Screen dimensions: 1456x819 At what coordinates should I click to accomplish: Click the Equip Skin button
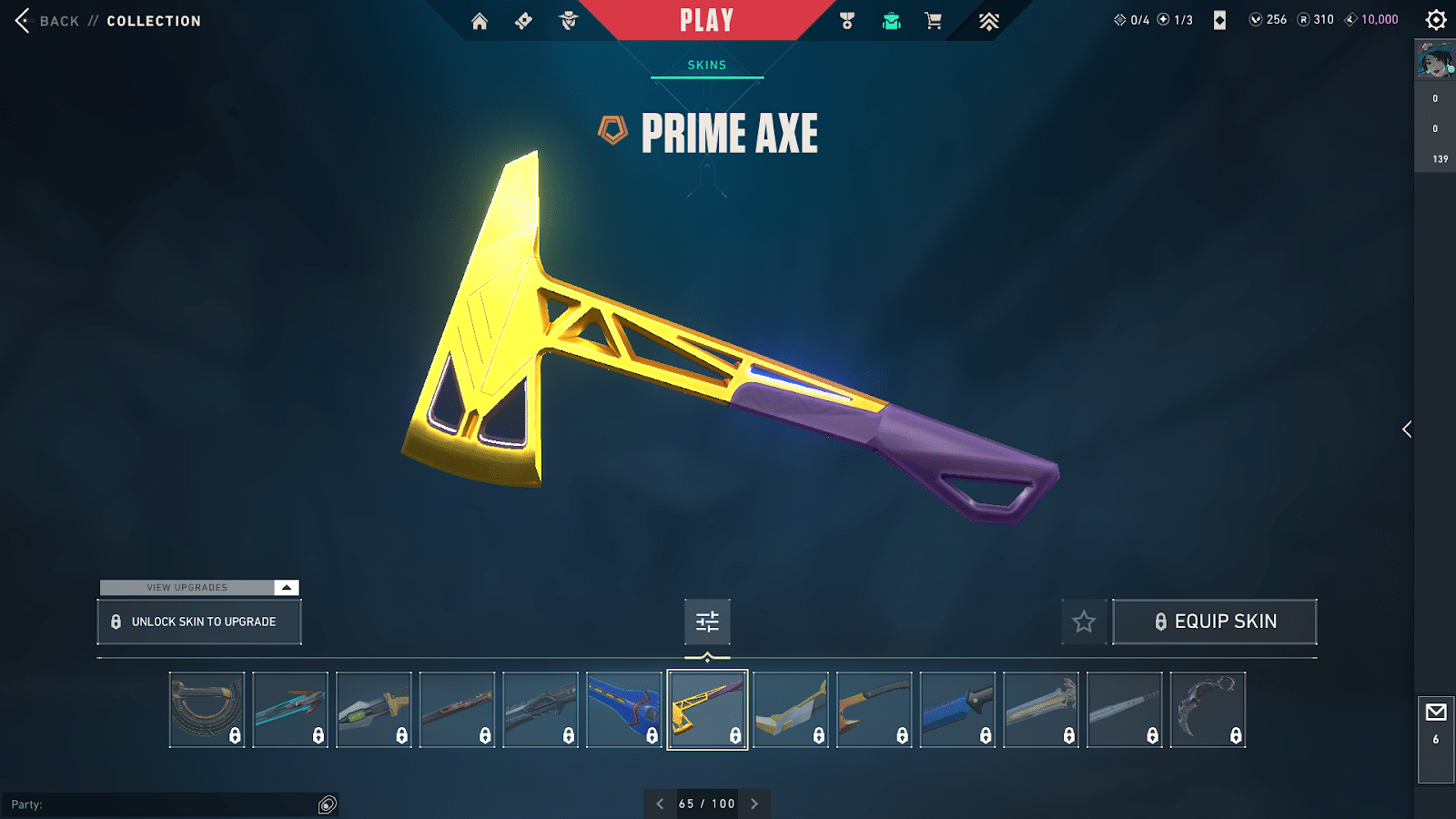[1215, 622]
